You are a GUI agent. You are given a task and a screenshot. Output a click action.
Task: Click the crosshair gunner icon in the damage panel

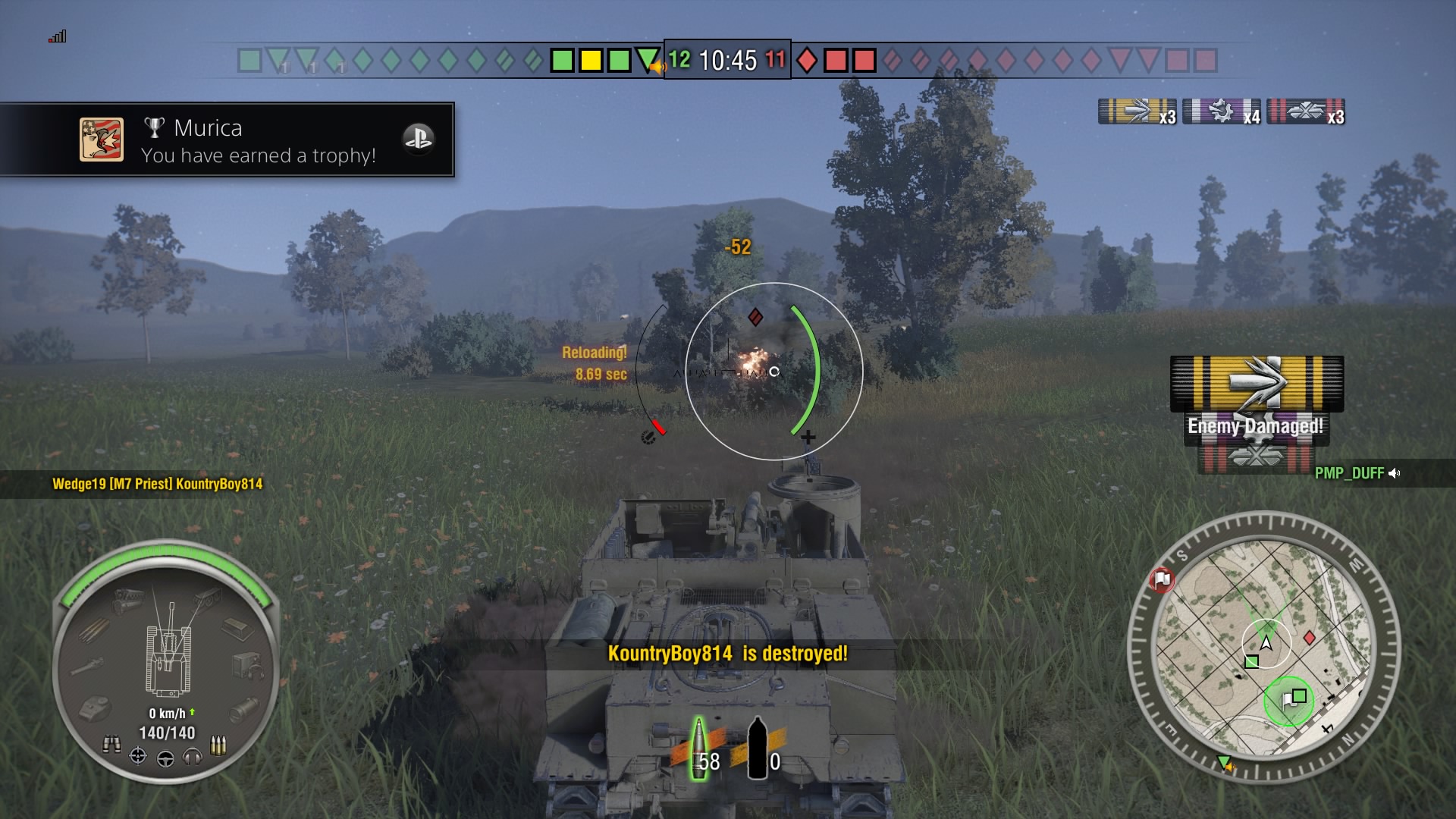click(x=137, y=755)
